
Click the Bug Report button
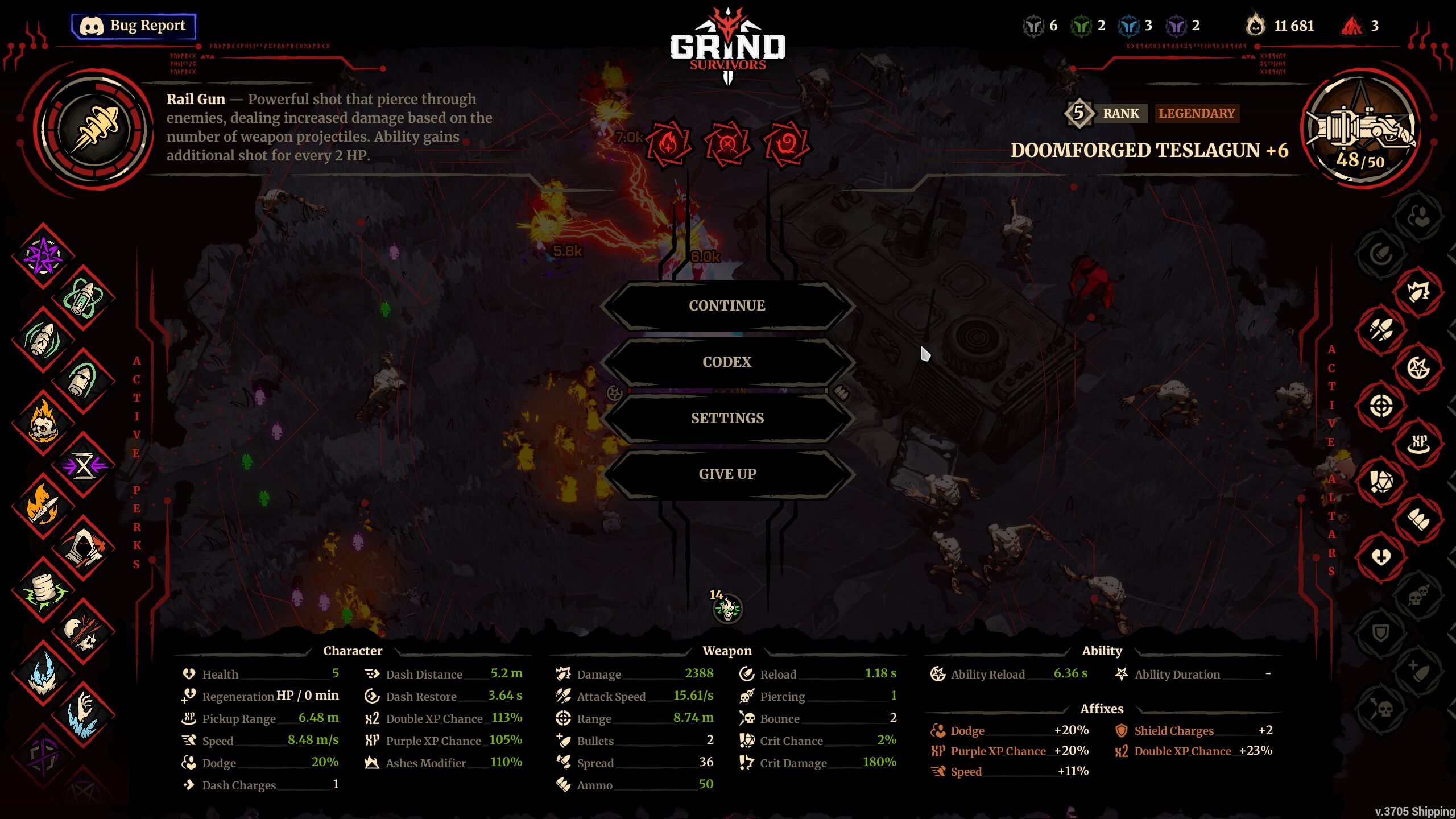pyautogui.click(x=134, y=25)
